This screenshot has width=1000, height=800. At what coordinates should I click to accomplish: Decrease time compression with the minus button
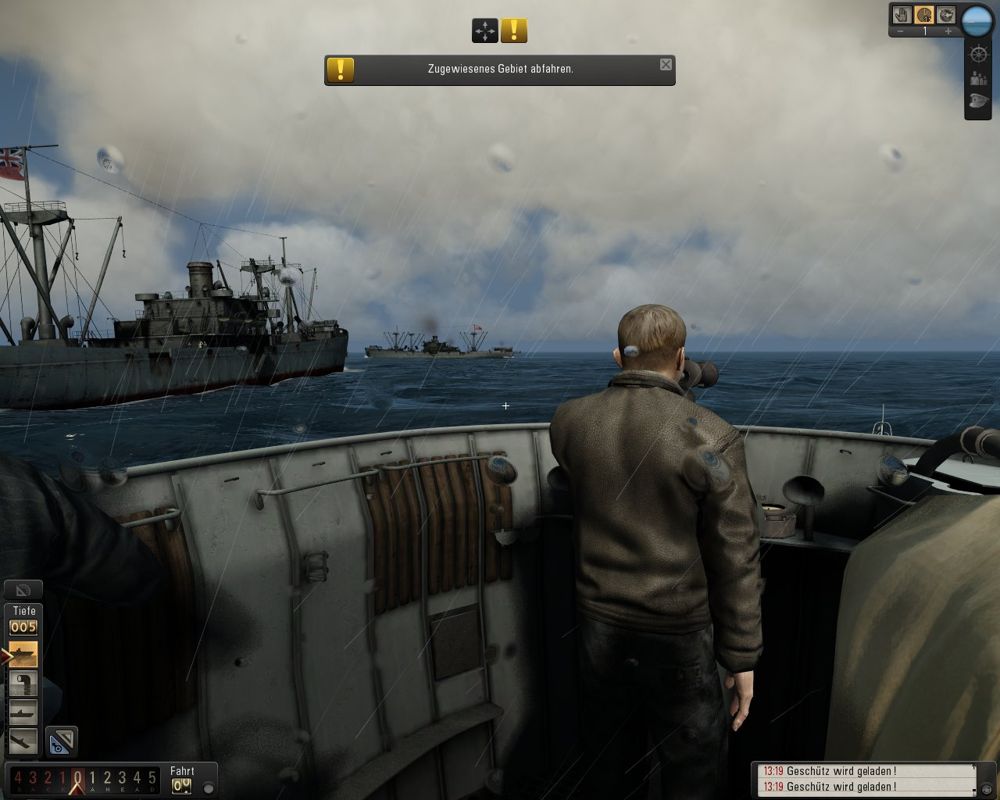point(900,32)
